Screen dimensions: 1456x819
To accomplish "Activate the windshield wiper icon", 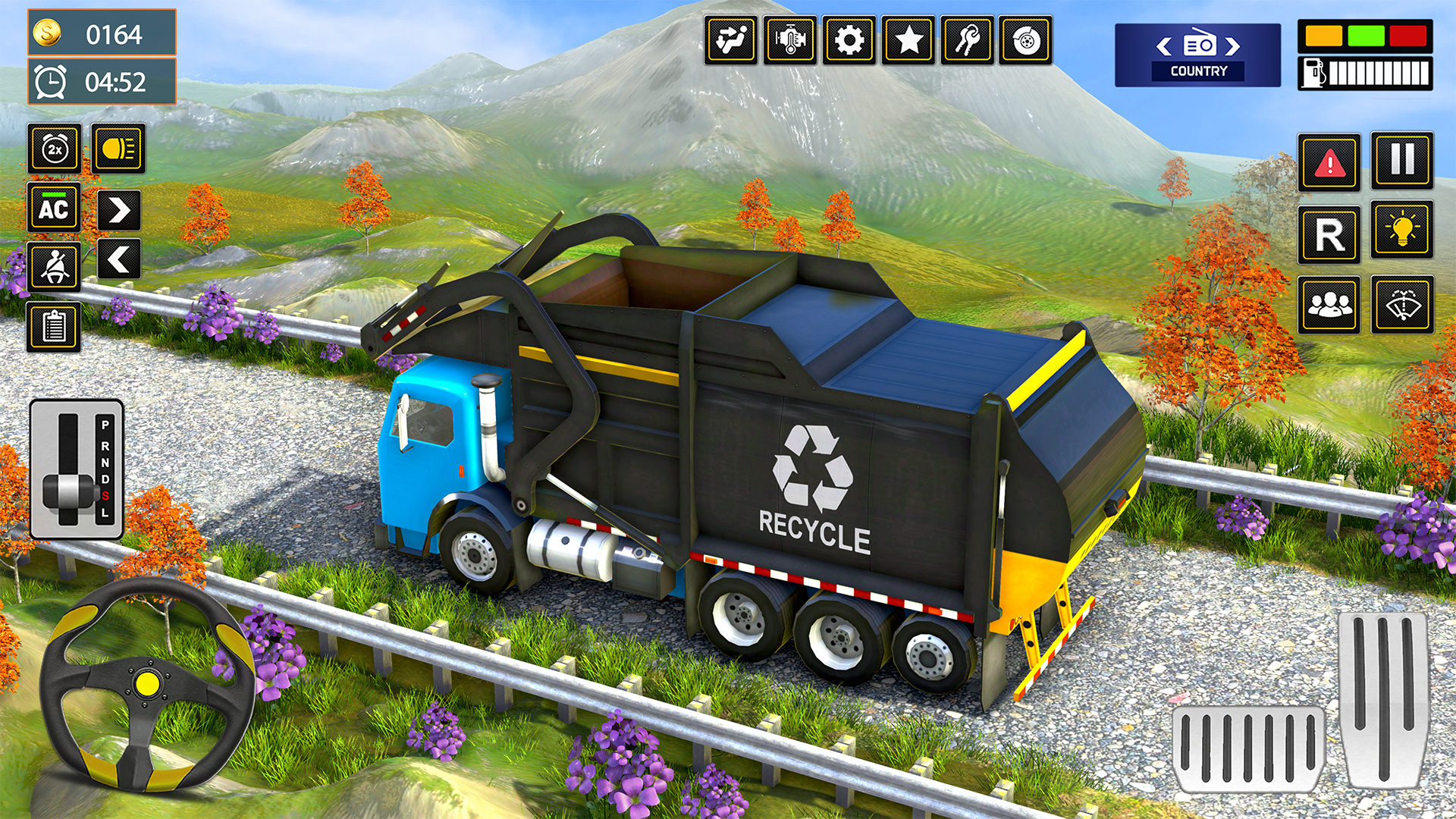I will point(1404,303).
